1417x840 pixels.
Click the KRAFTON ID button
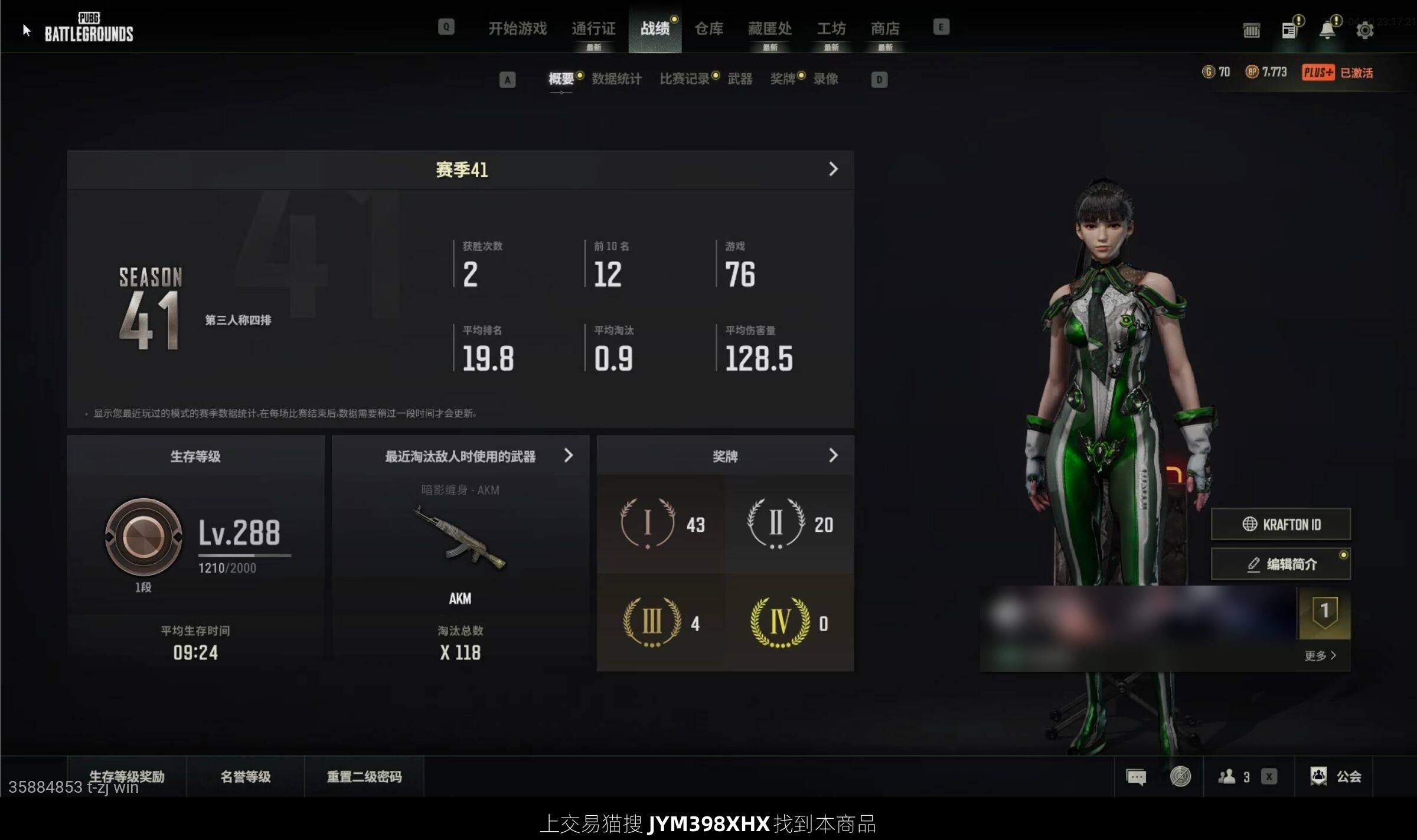tap(1281, 524)
